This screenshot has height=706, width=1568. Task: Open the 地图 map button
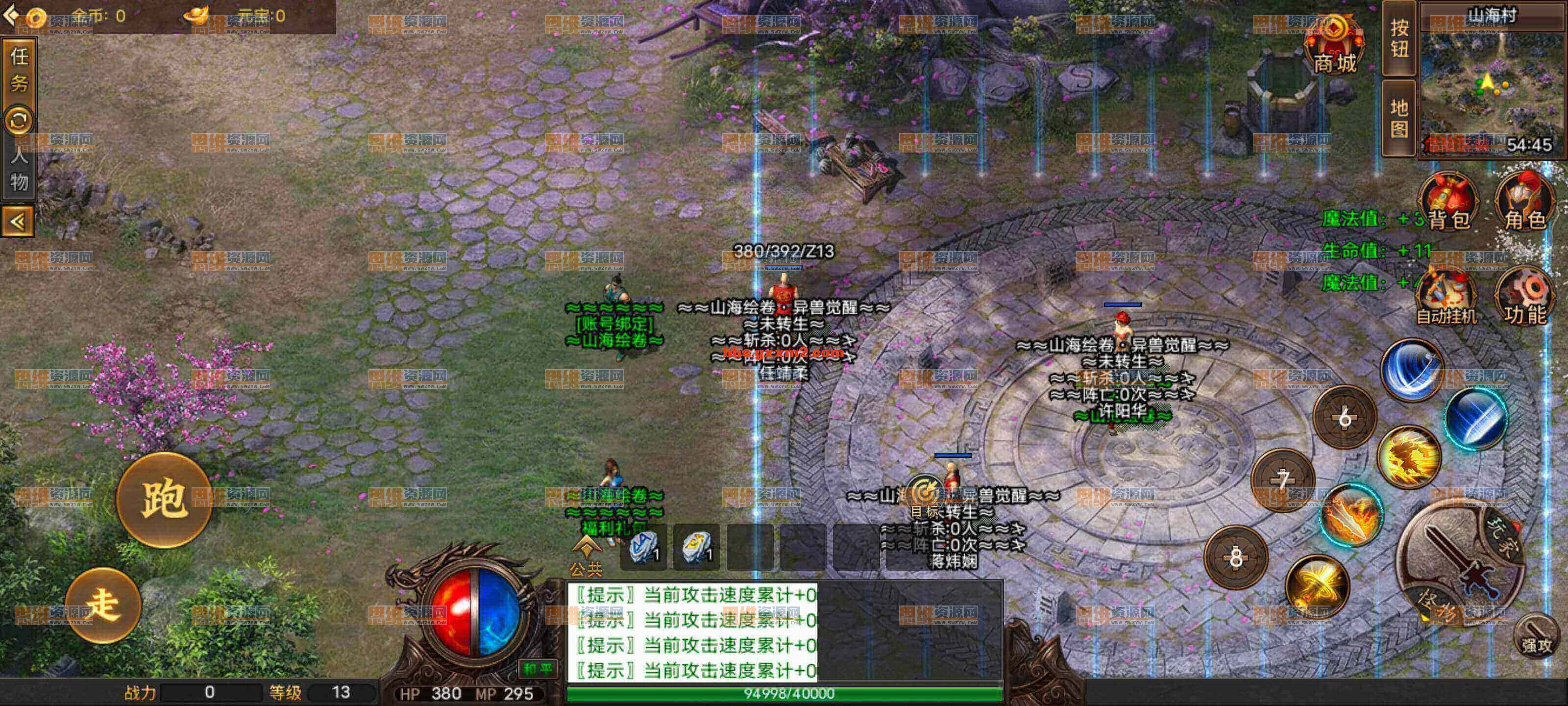1399,118
